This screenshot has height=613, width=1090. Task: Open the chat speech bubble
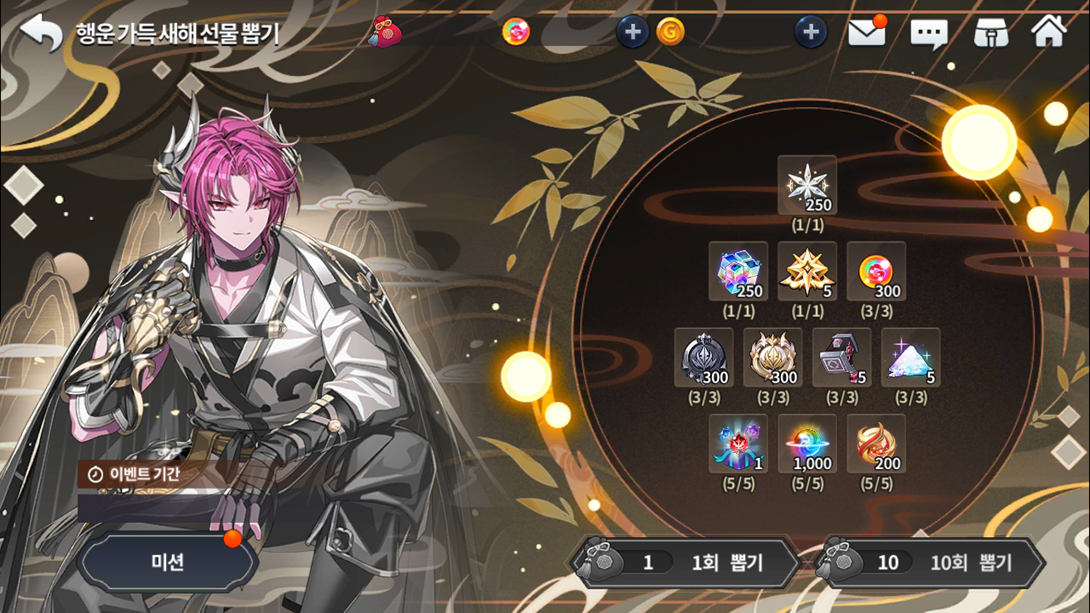[x=928, y=34]
